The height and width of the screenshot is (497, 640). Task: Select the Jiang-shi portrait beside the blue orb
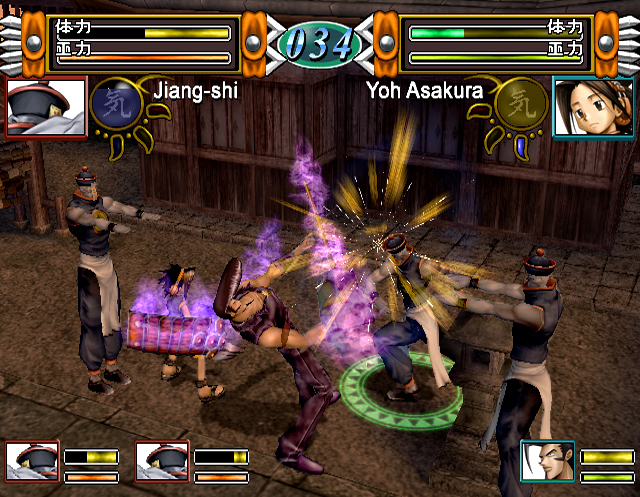tap(45, 109)
